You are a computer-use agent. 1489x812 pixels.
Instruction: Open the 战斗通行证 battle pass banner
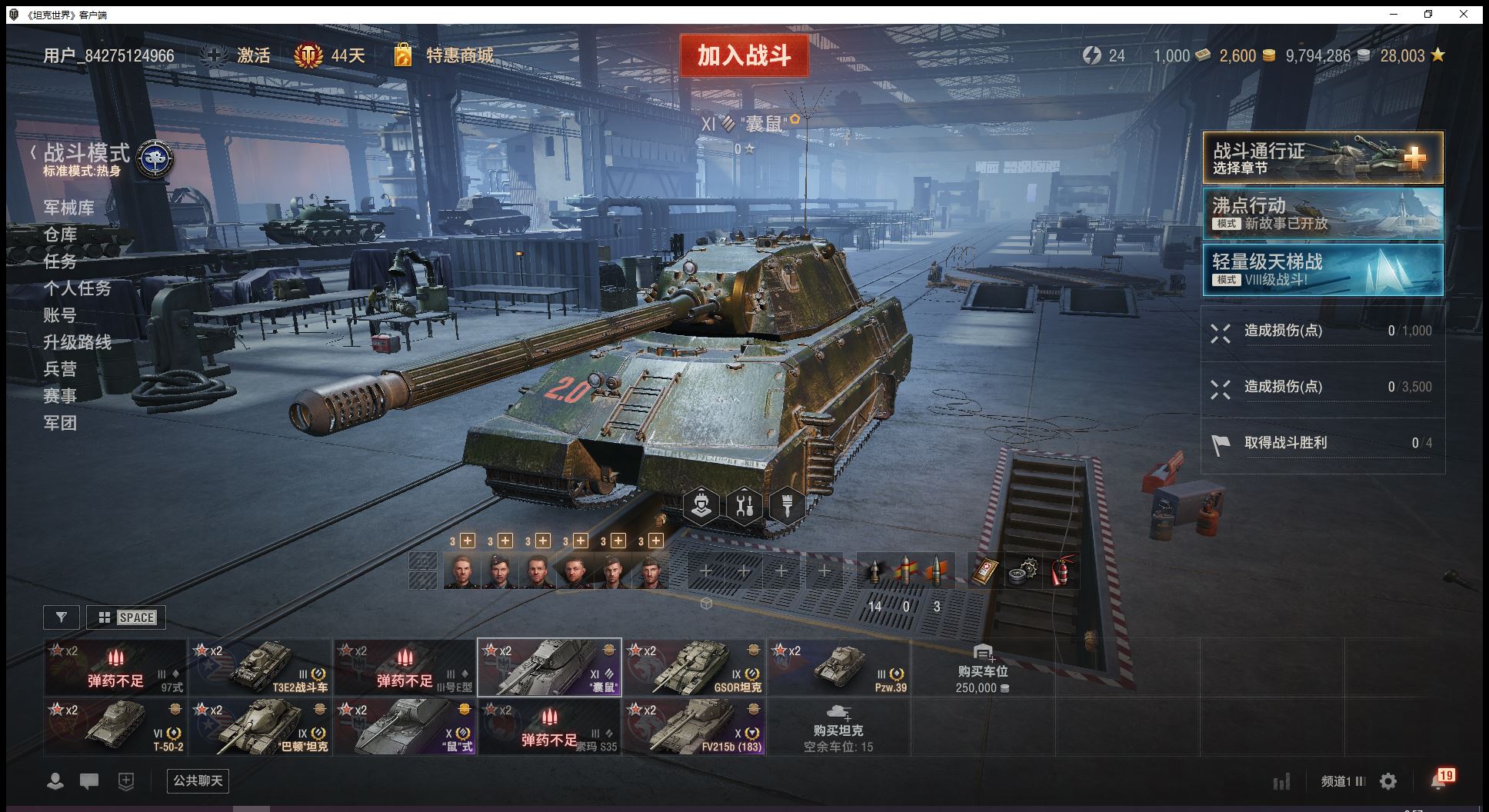pyautogui.click(x=1322, y=158)
